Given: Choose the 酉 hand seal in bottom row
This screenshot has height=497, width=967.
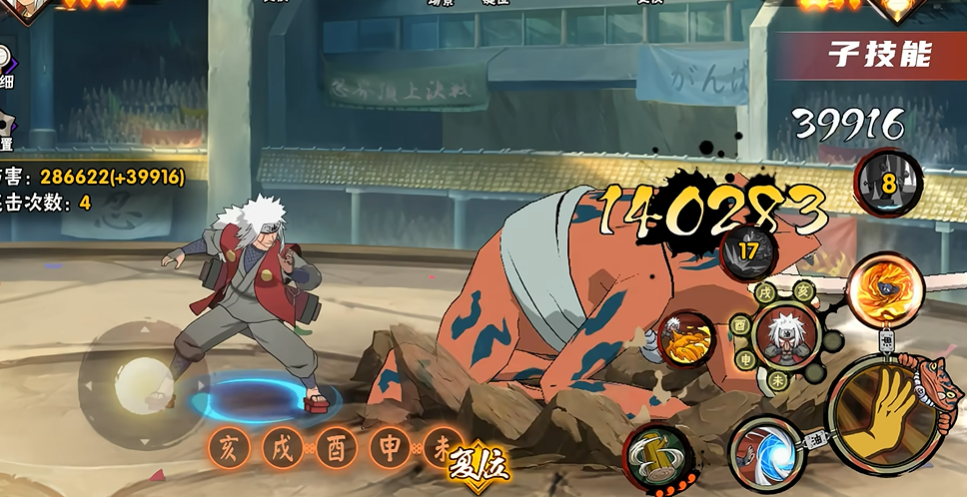Looking at the screenshot, I should (x=336, y=448).
